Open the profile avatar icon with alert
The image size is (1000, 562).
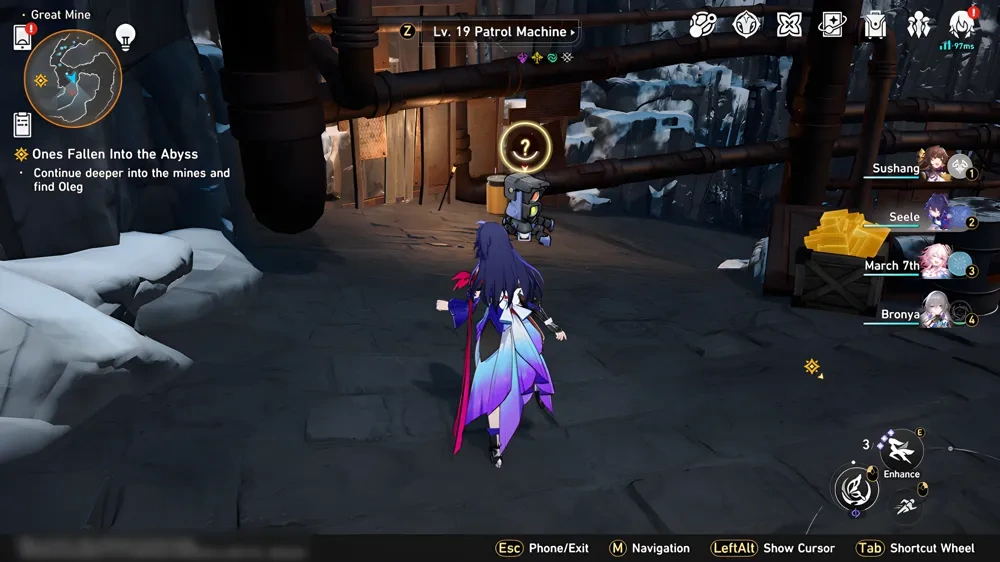click(962, 25)
